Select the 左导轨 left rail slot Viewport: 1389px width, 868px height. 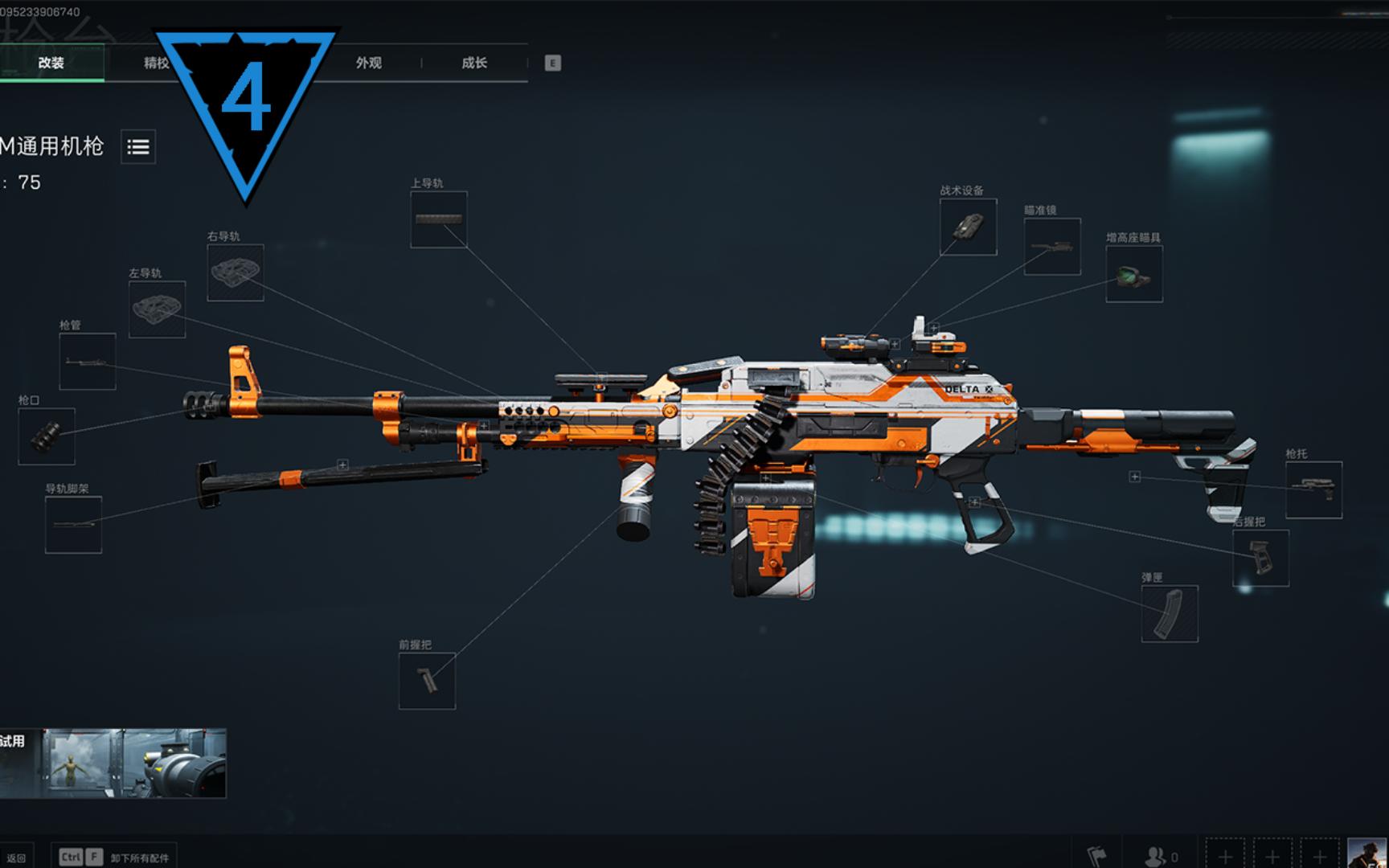point(158,309)
